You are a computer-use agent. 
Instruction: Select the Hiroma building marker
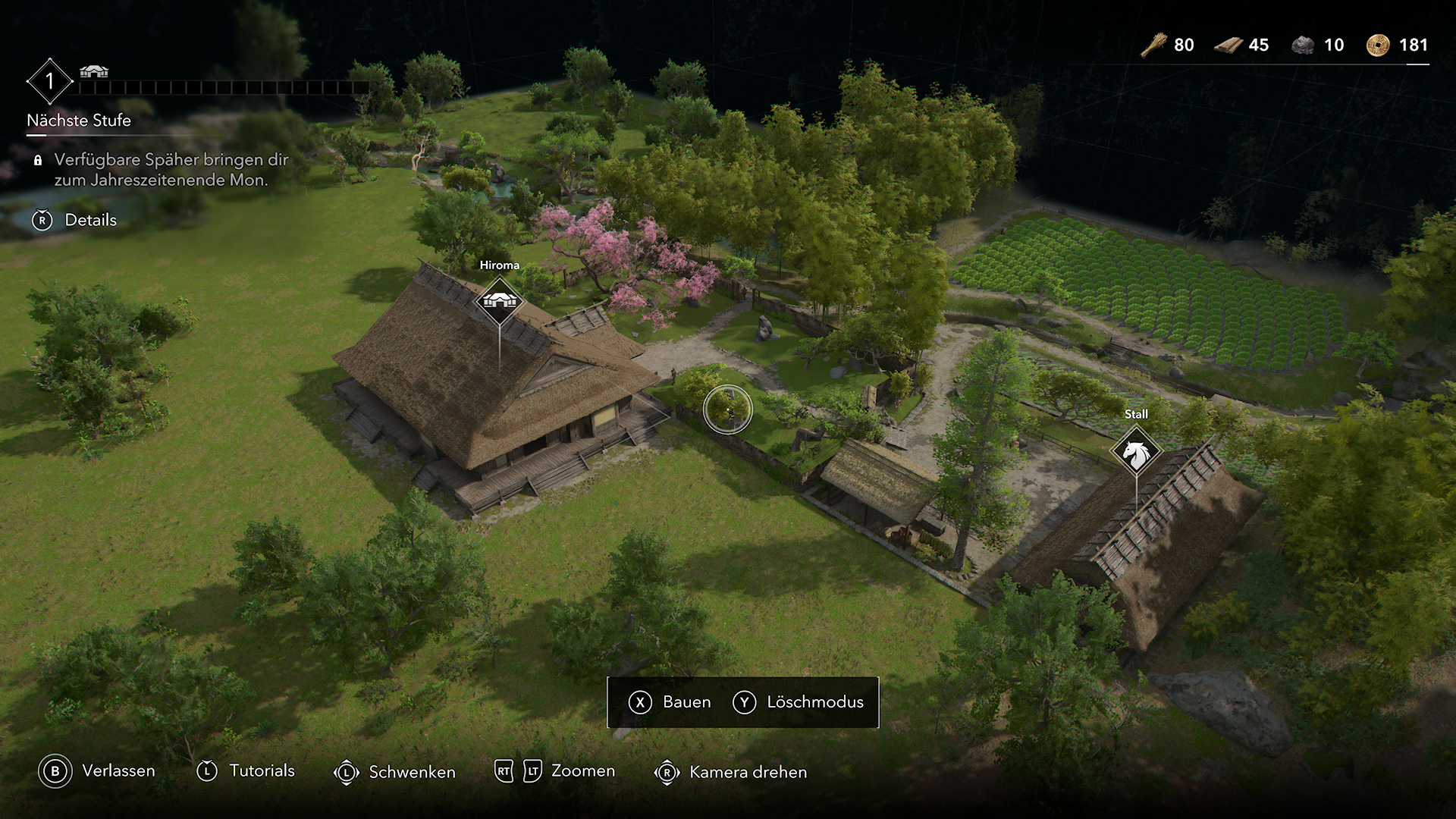[x=499, y=301]
